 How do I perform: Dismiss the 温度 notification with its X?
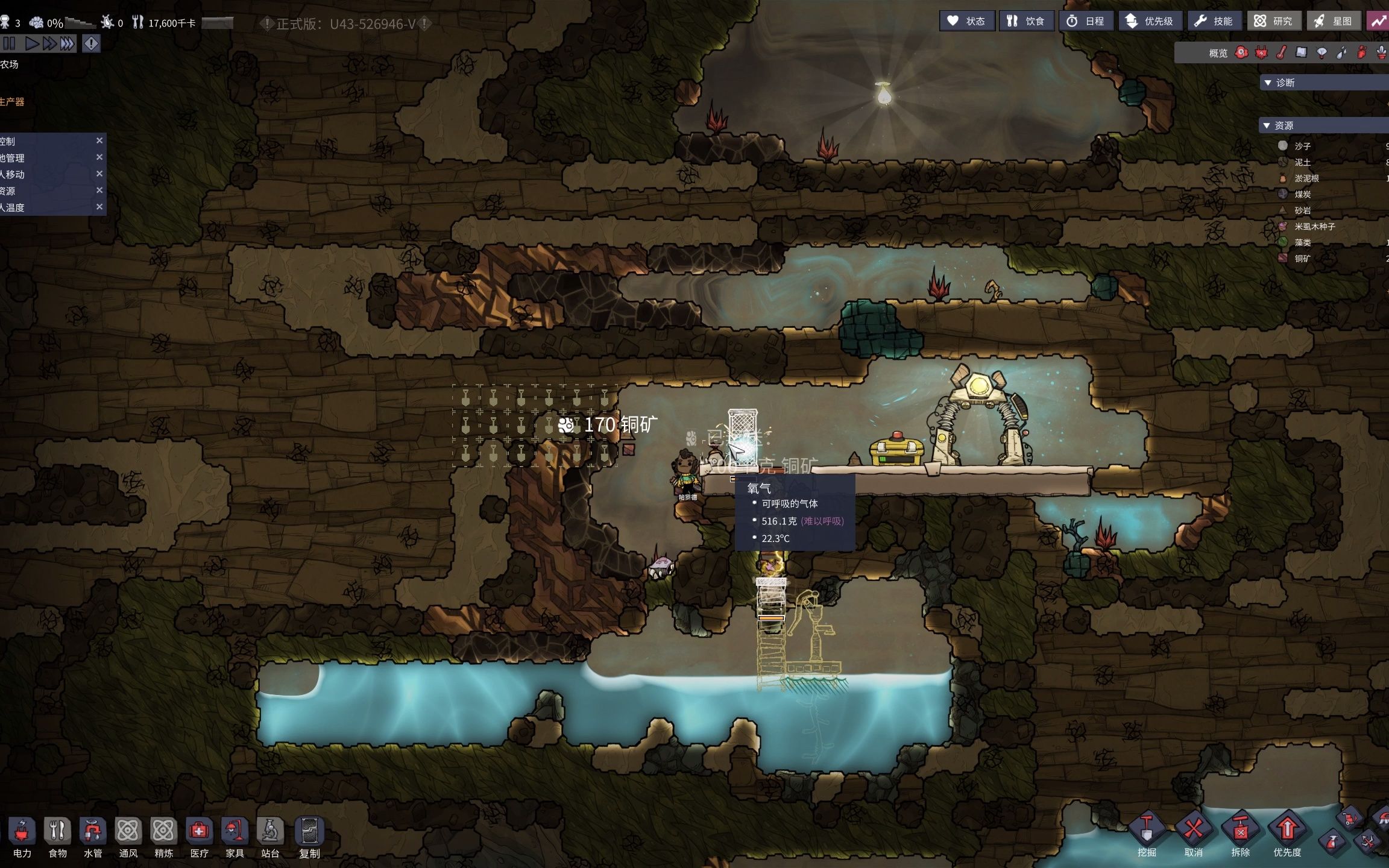(x=99, y=207)
